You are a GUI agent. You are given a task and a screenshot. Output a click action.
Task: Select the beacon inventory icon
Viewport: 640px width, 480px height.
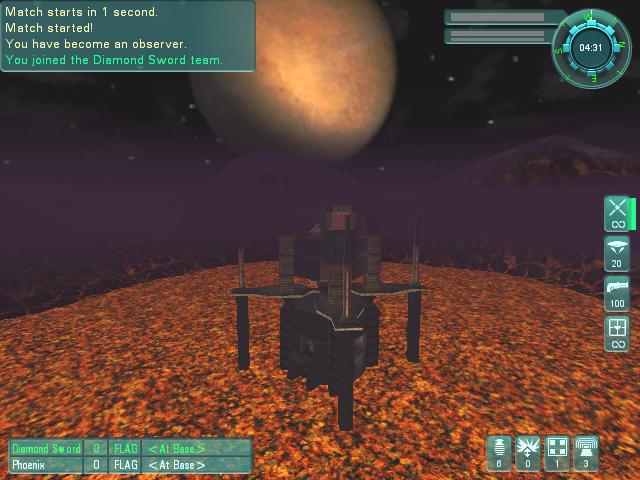pos(586,452)
